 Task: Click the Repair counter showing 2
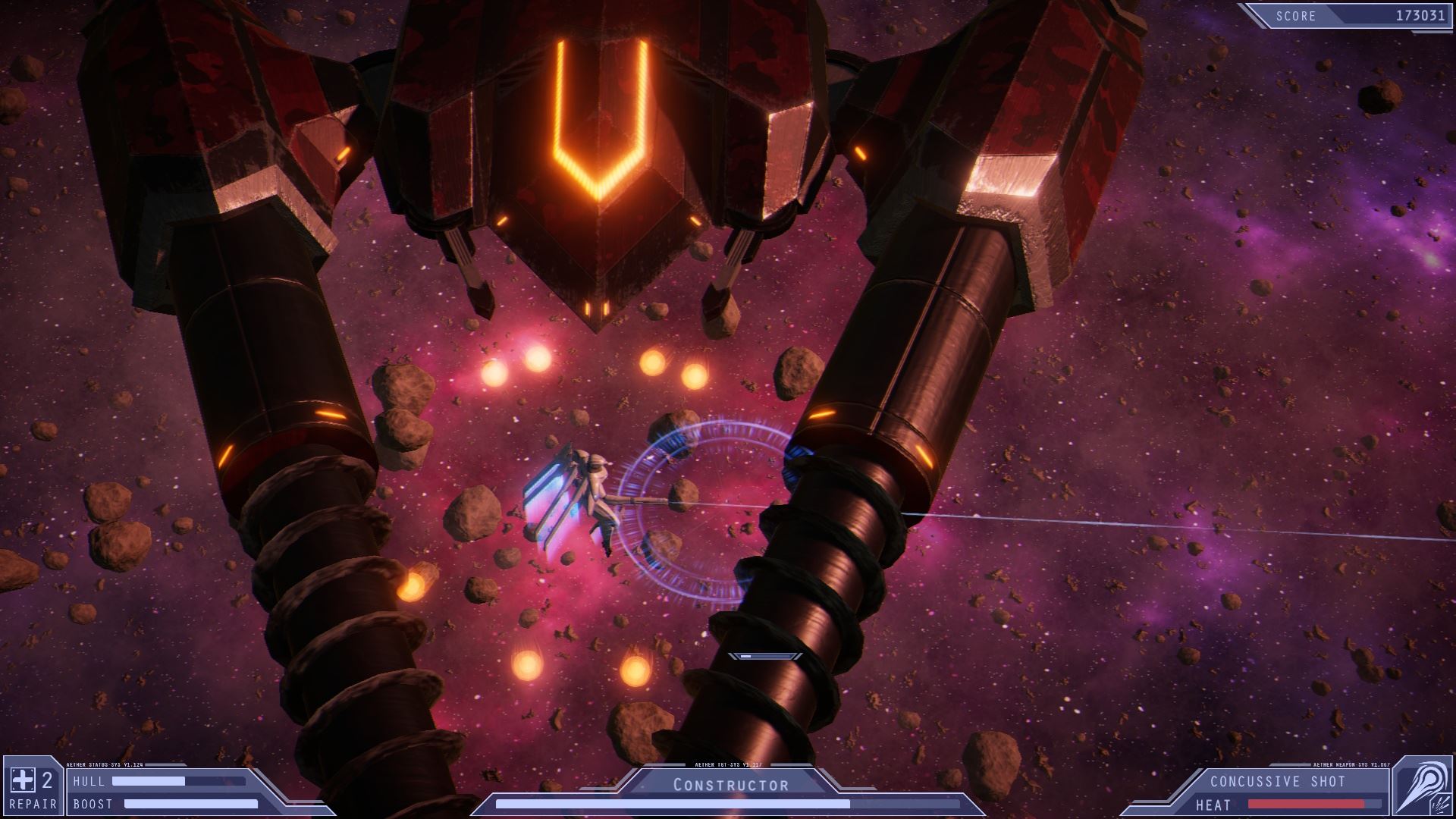[48, 779]
